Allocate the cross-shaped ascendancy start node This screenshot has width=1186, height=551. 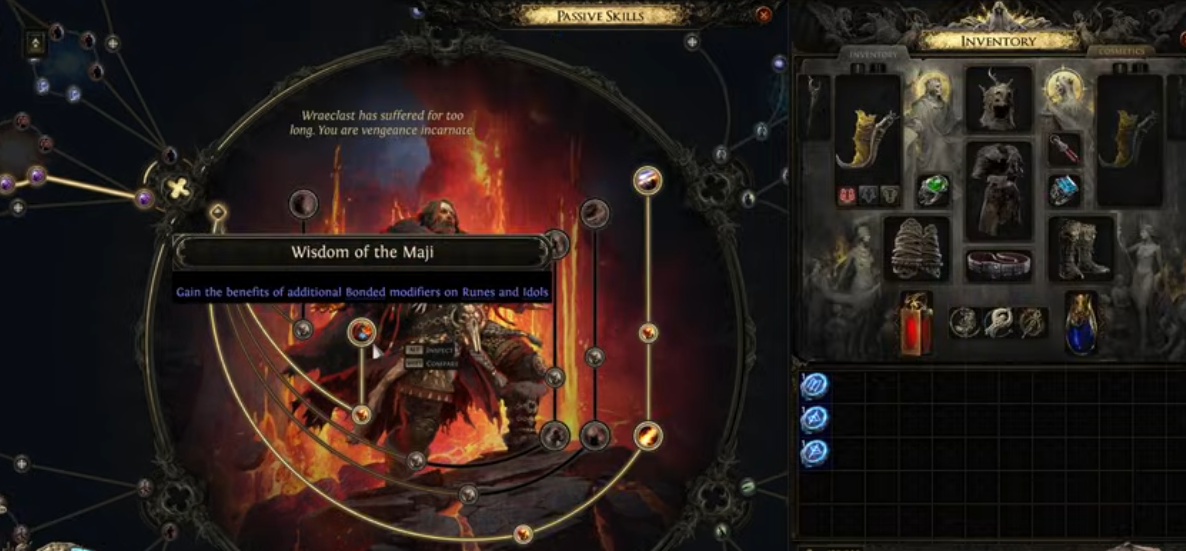[x=177, y=188]
